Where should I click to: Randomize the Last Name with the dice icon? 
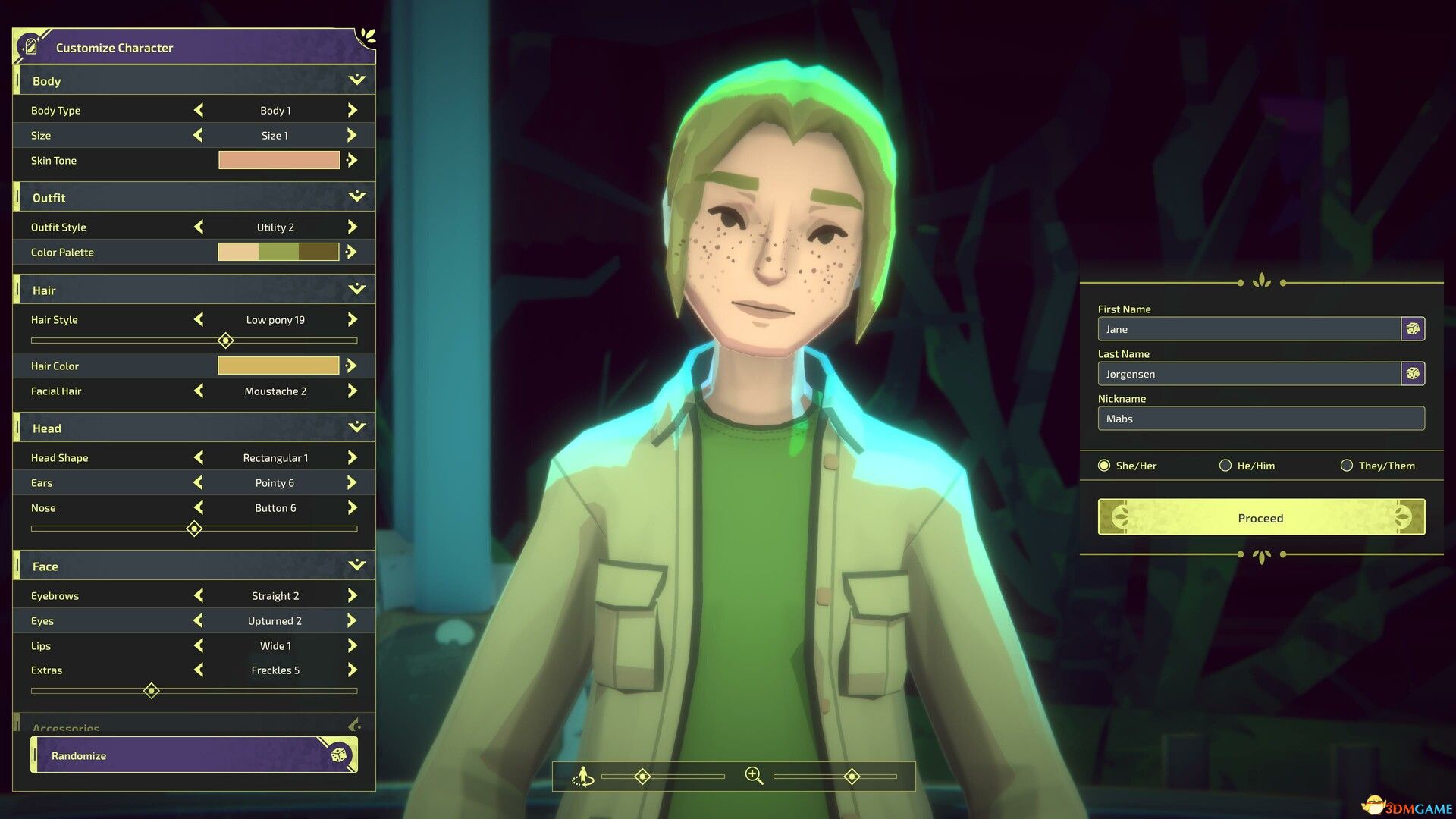(1412, 373)
